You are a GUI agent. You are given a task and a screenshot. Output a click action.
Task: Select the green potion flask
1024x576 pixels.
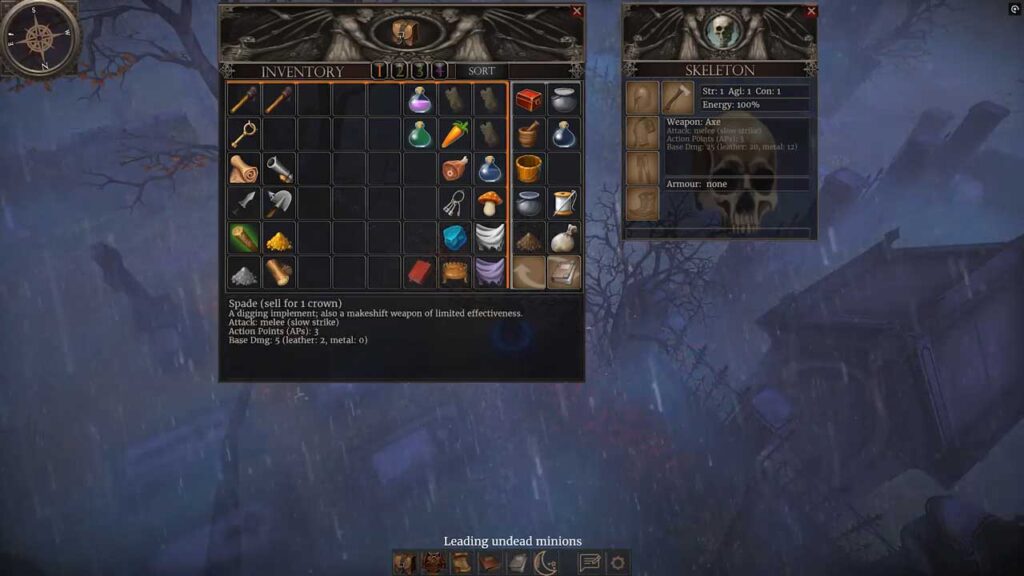pyautogui.click(x=420, y=134)
